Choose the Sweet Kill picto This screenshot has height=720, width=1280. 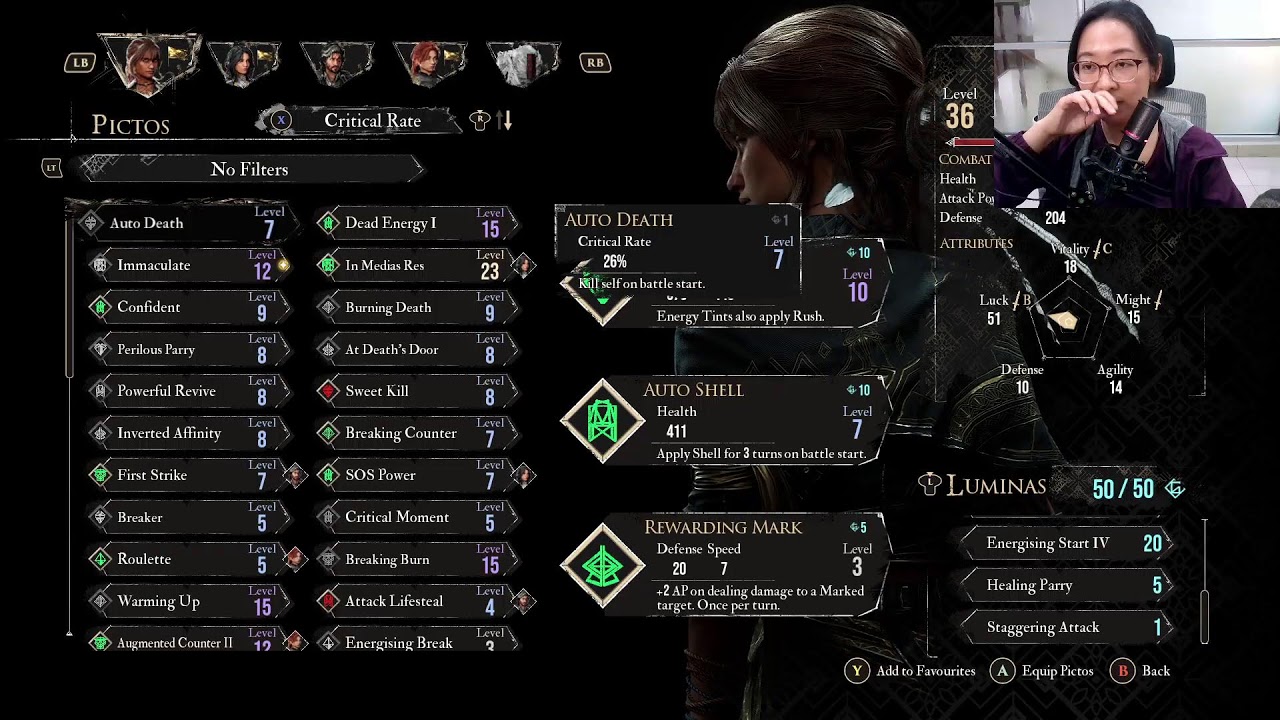click(x=410, y=391)
